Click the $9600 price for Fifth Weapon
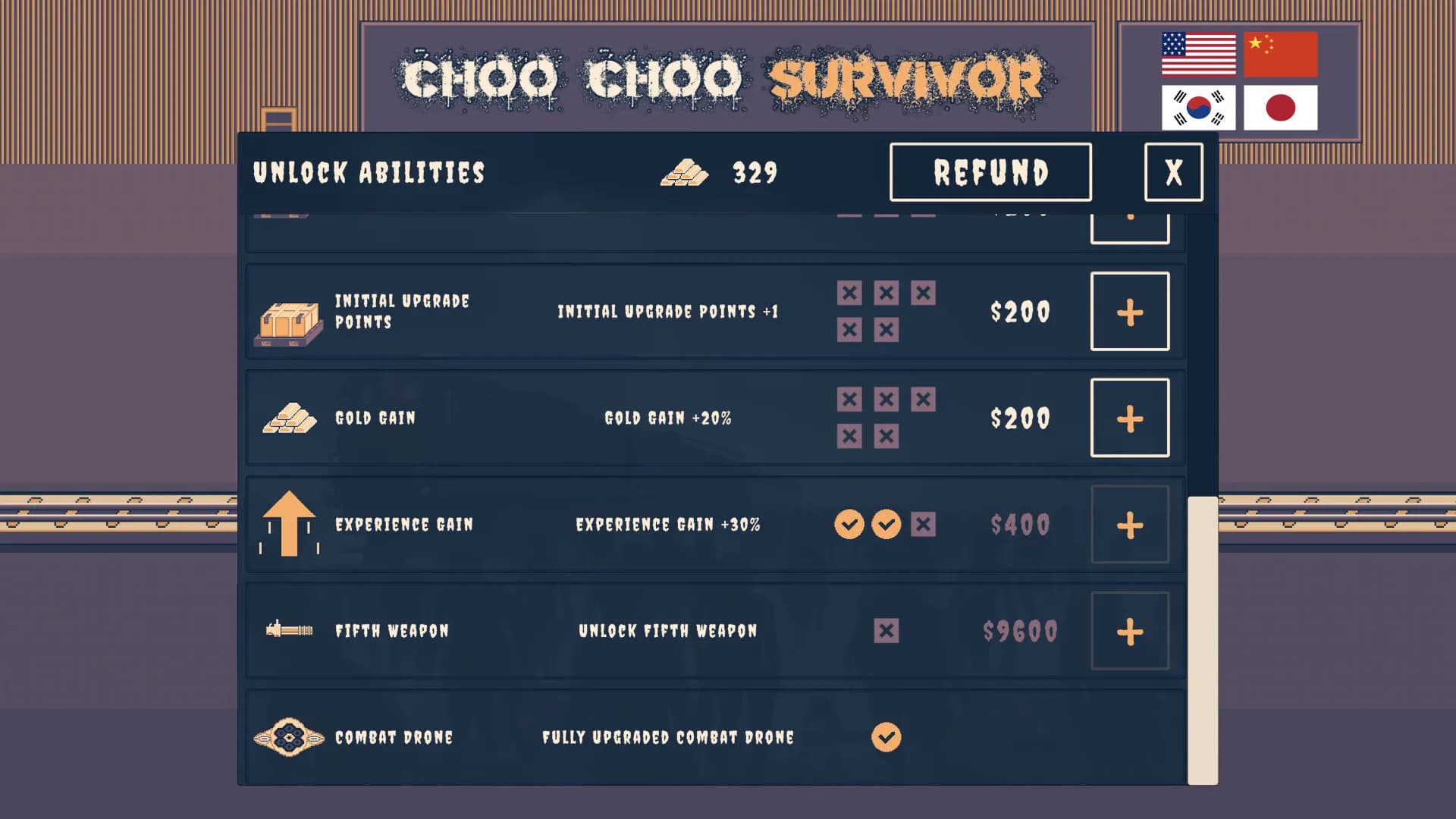Image resolution: width=1456 pixels, height=819 pixels. (x=1021, y=630)
